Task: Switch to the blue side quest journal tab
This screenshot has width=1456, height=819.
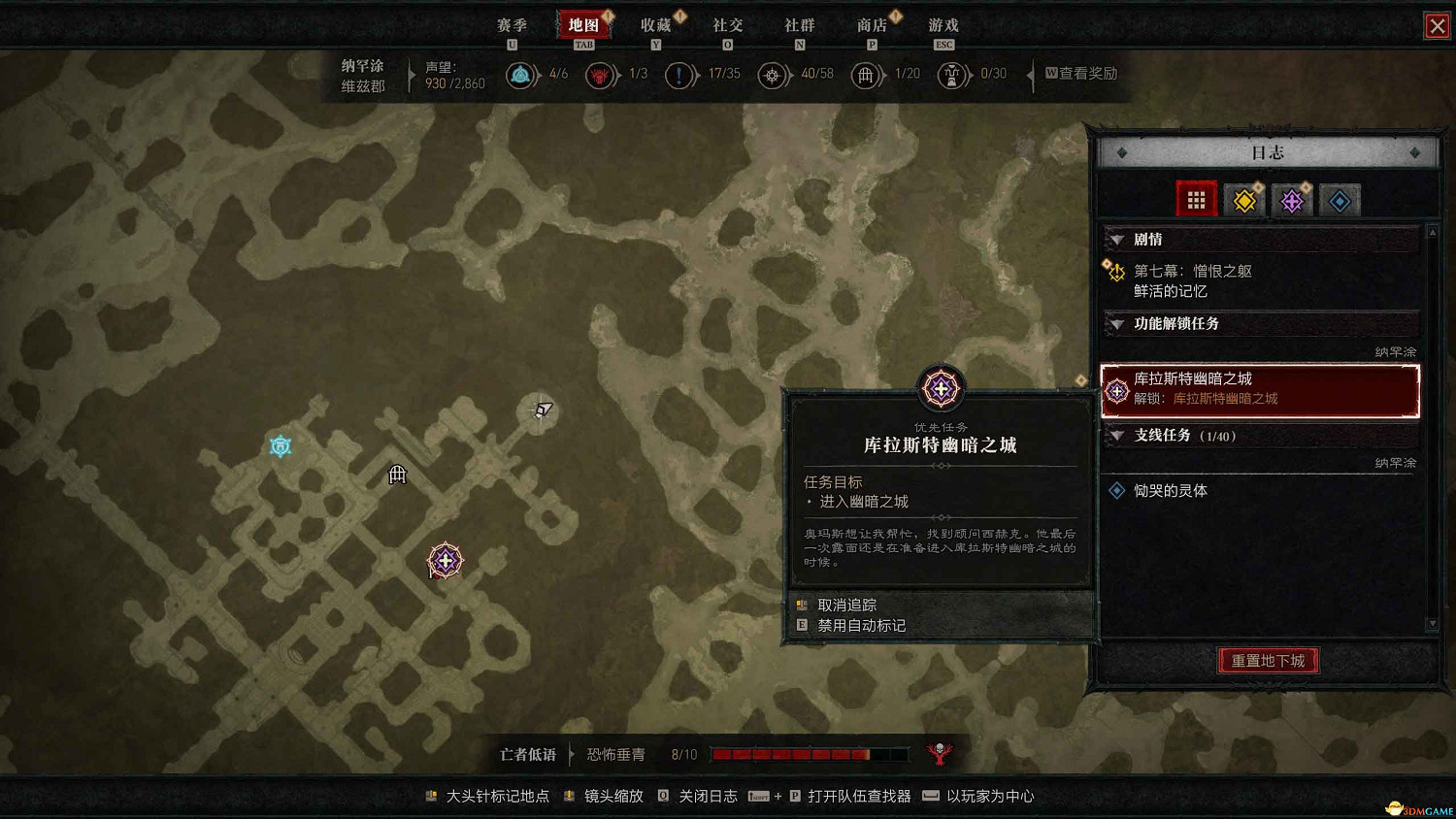Action: pos(1339,200)
